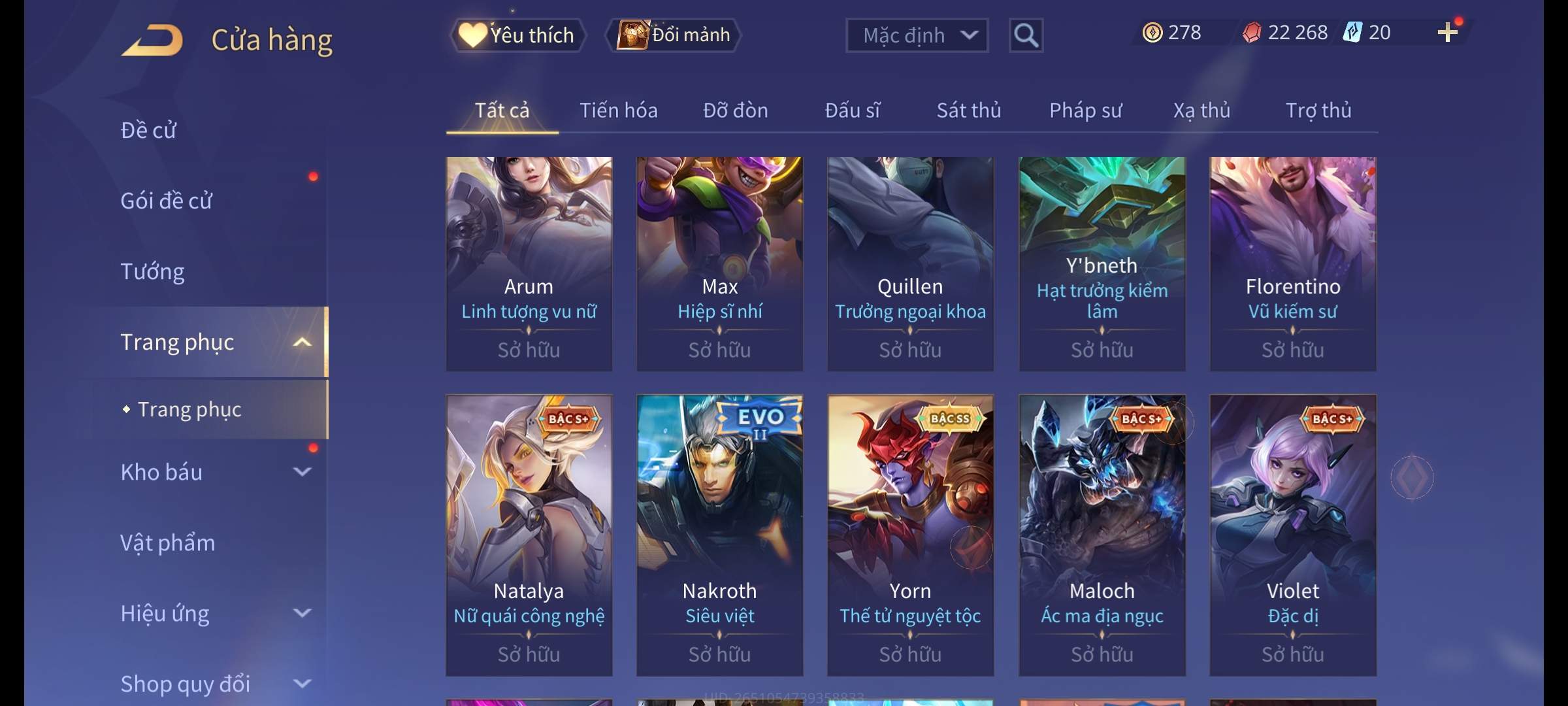
Task: Open the Yêu thích favorites list
Action: tap(517, 35)
